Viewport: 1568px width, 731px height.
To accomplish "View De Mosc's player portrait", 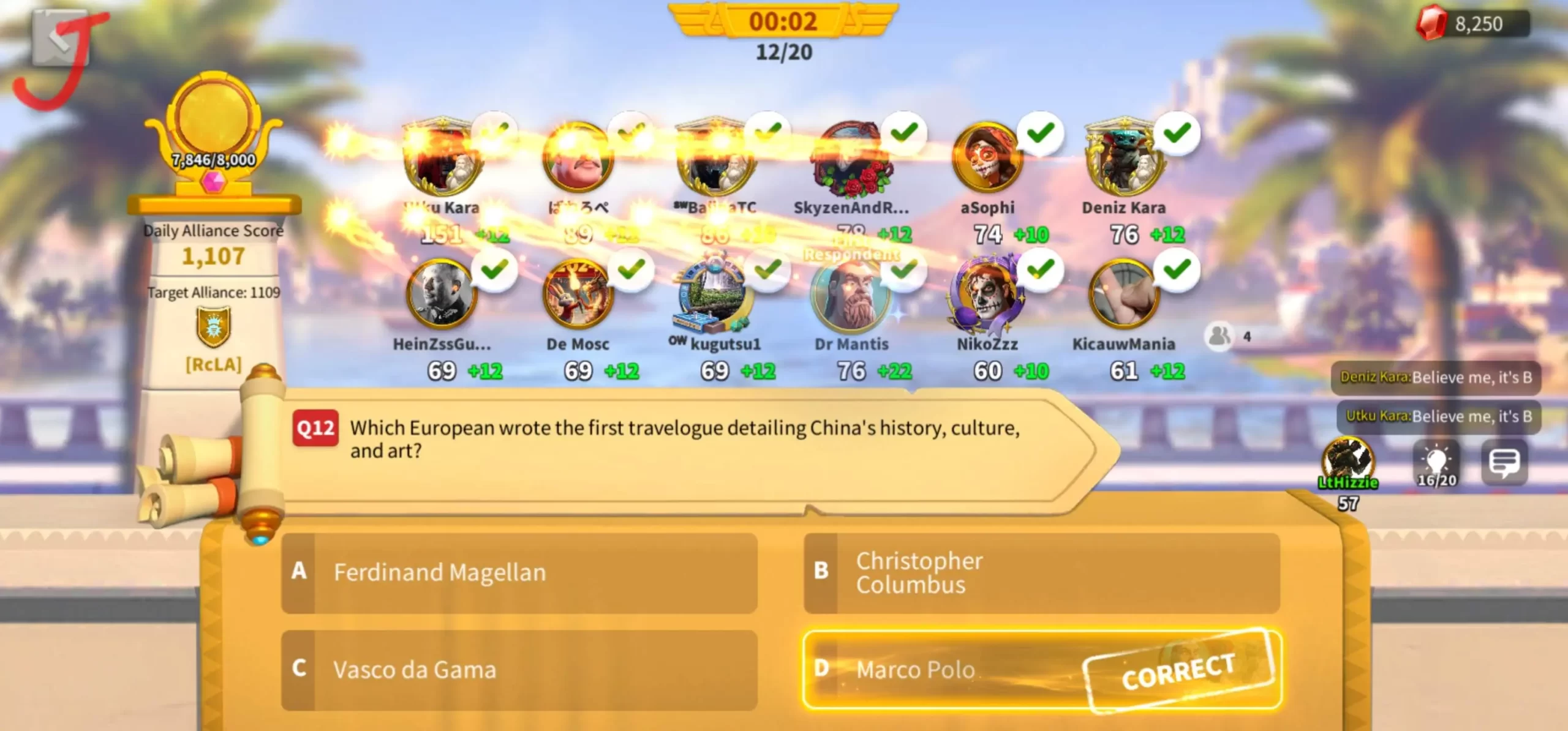I will pos(577,296).
